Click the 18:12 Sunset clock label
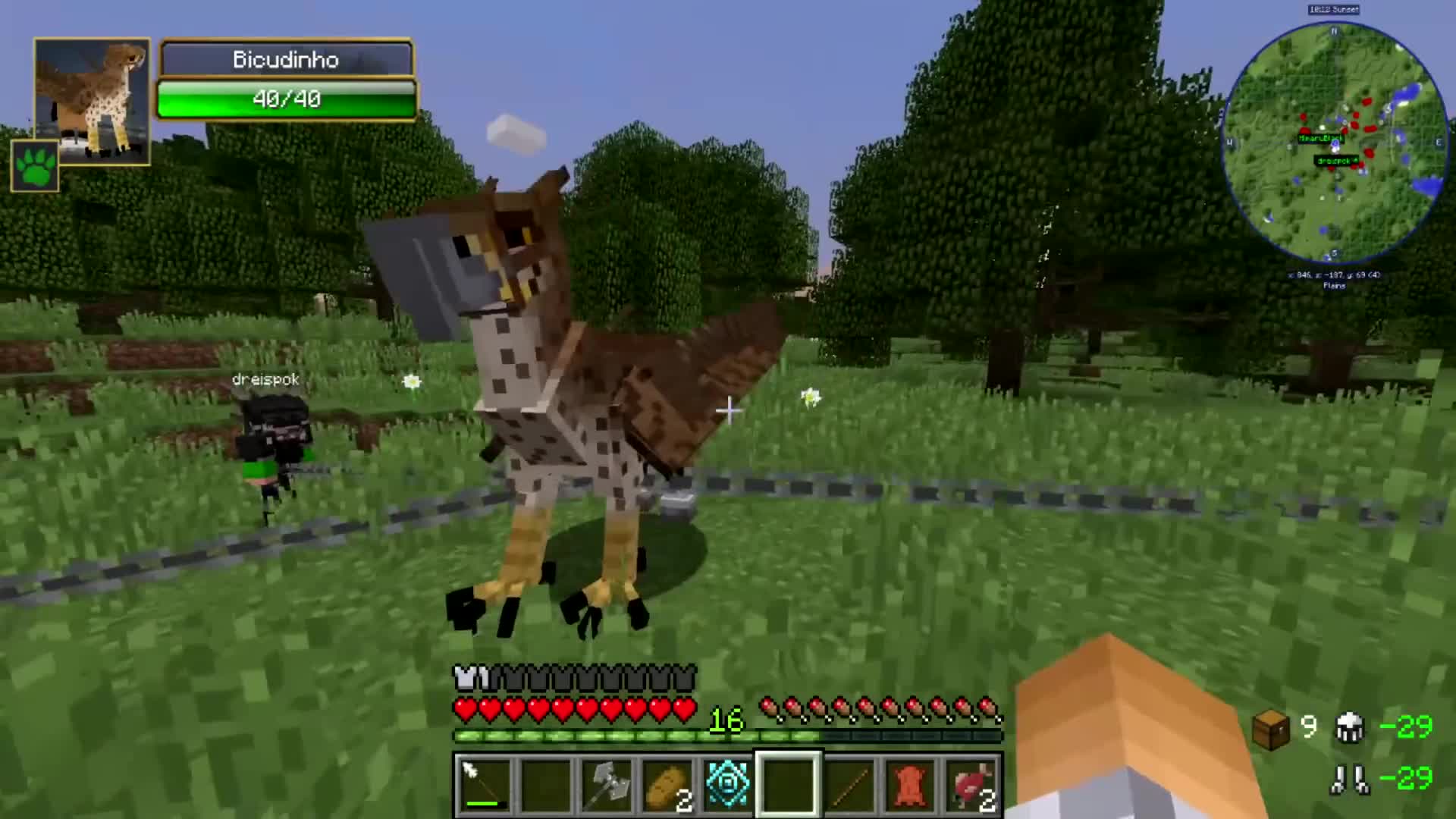1456x819 pixels. click(x=1332, y=10)
